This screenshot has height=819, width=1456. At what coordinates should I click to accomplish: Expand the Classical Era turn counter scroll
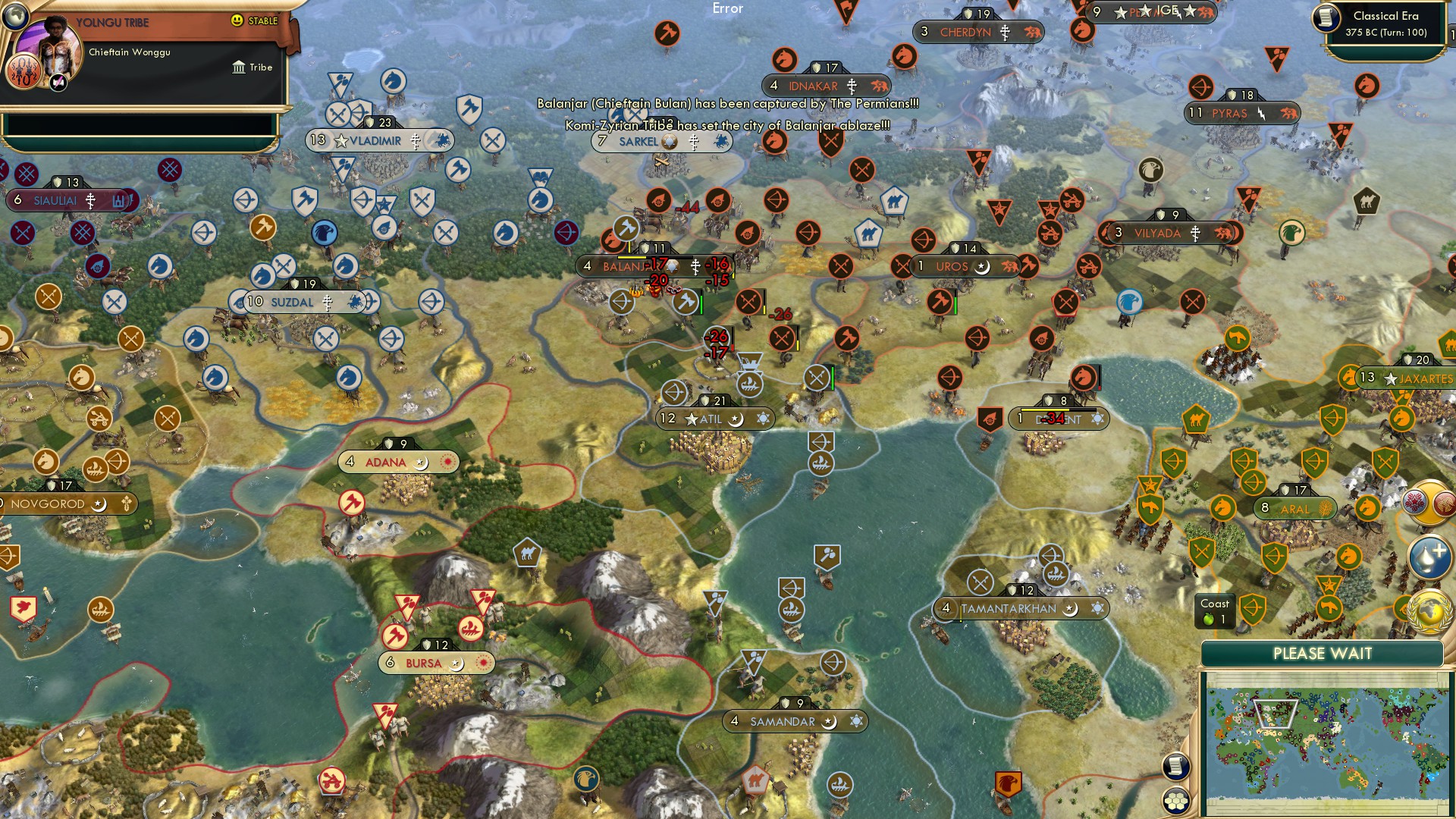tap(1385, 23)
